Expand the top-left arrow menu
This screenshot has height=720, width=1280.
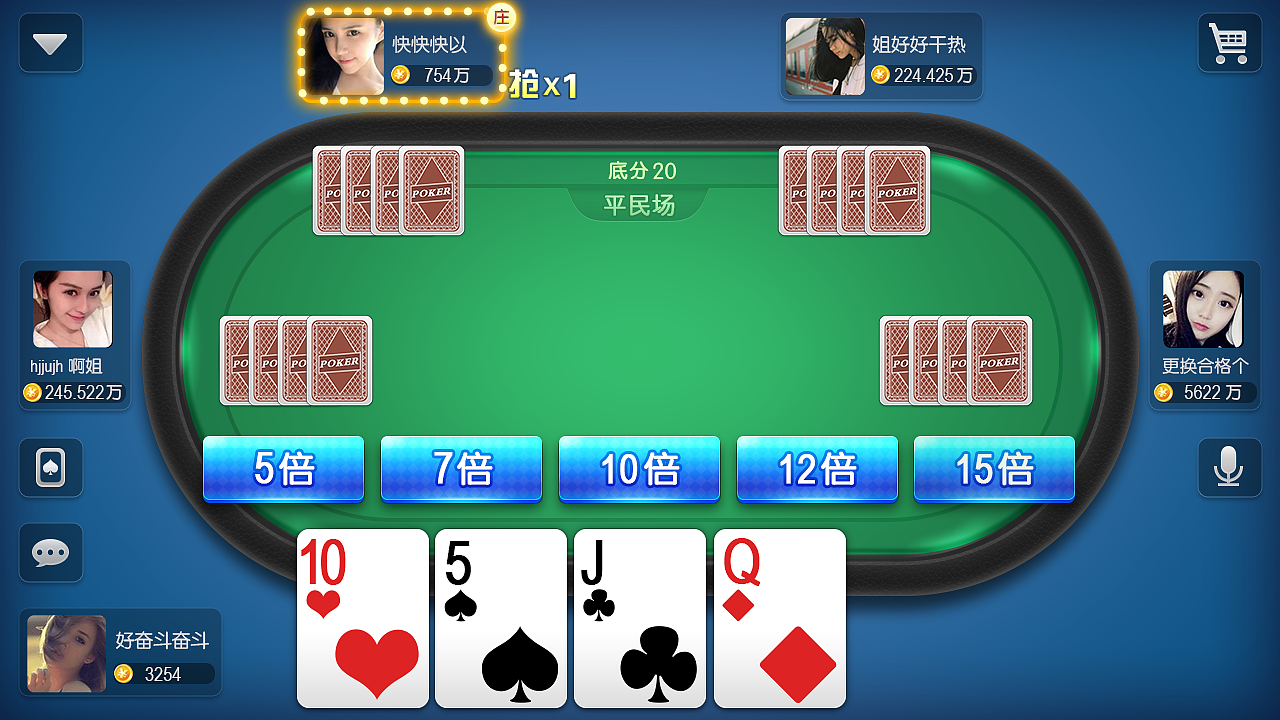click(50, 43)
